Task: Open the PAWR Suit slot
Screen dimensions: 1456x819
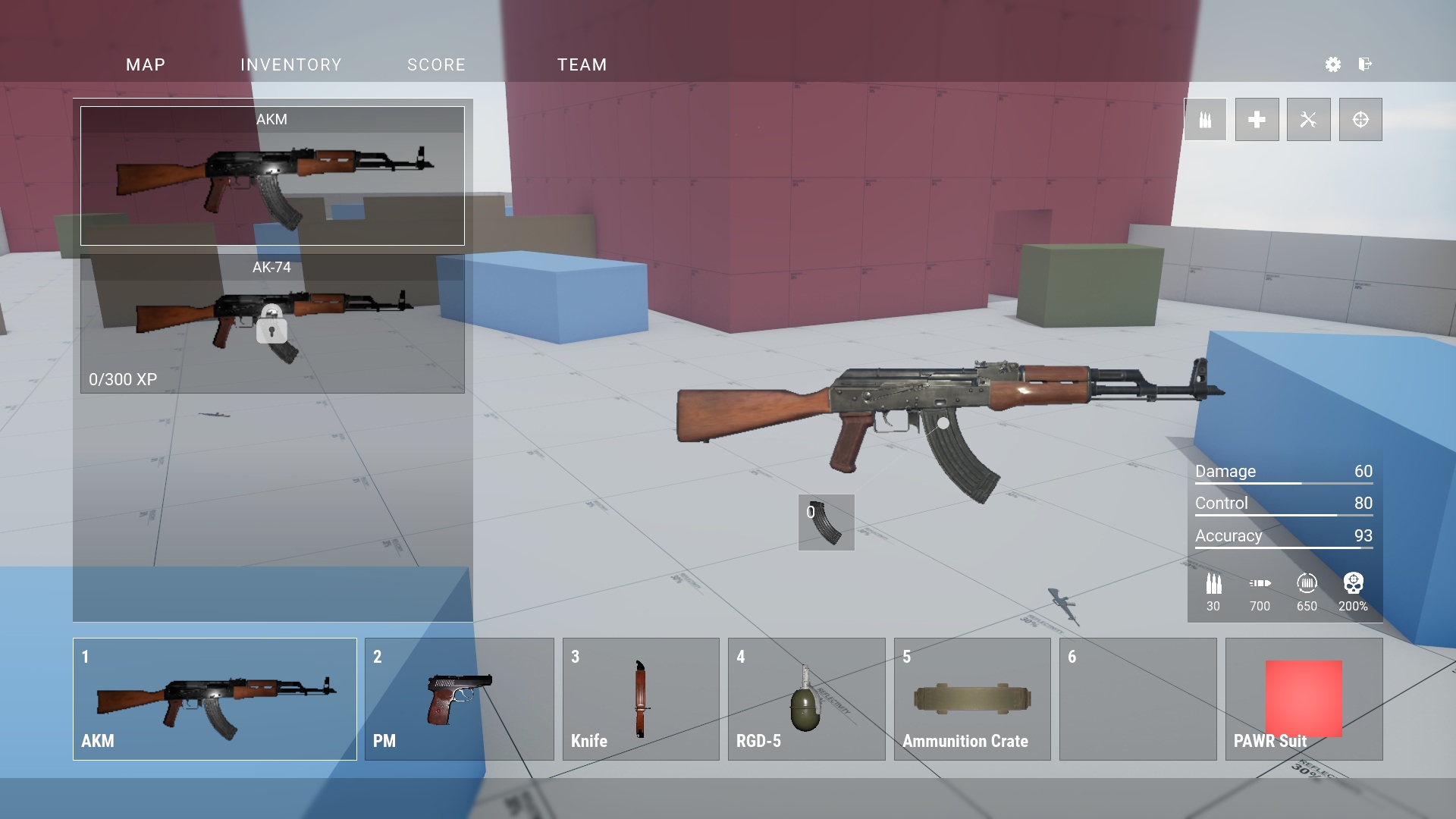Action: (1304, 699)
